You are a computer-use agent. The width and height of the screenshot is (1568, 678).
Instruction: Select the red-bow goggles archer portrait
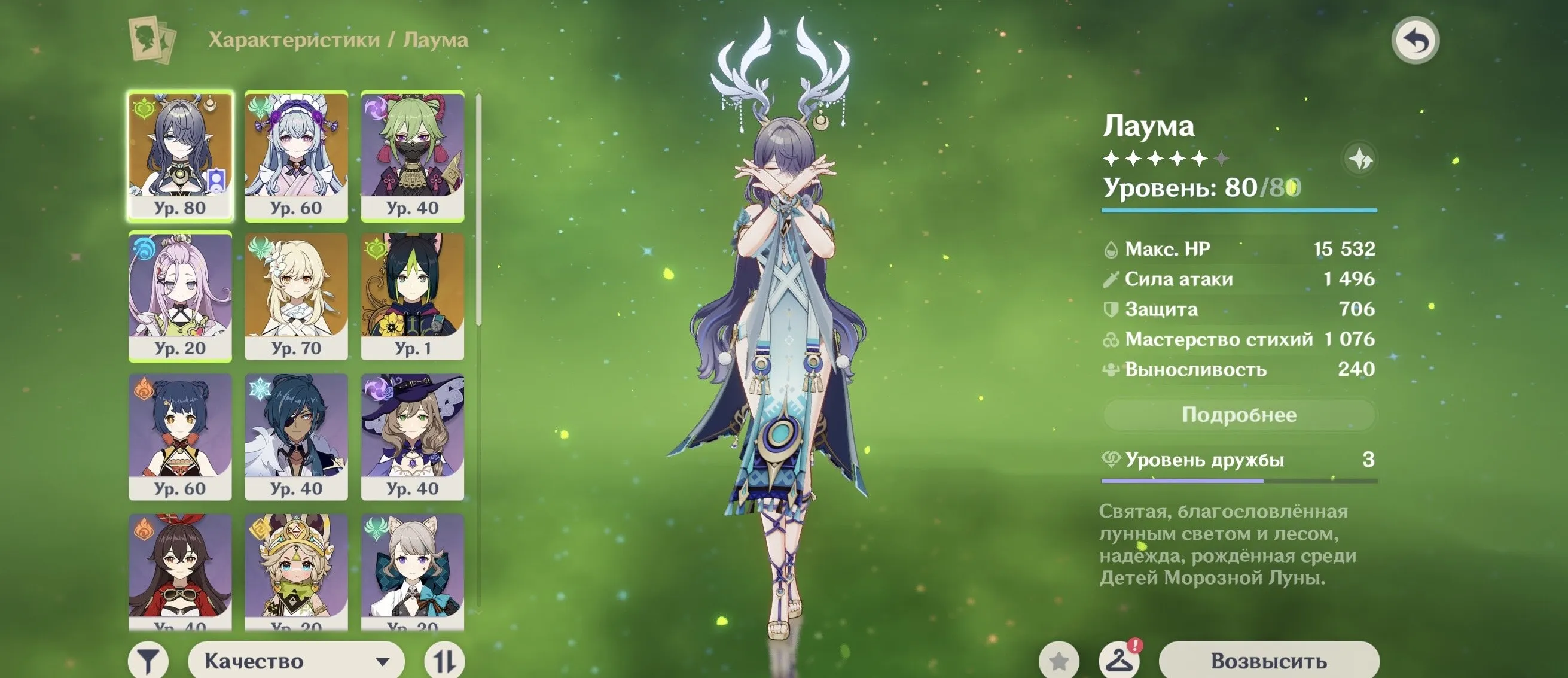pyautogui.click(x=180, y=571)
